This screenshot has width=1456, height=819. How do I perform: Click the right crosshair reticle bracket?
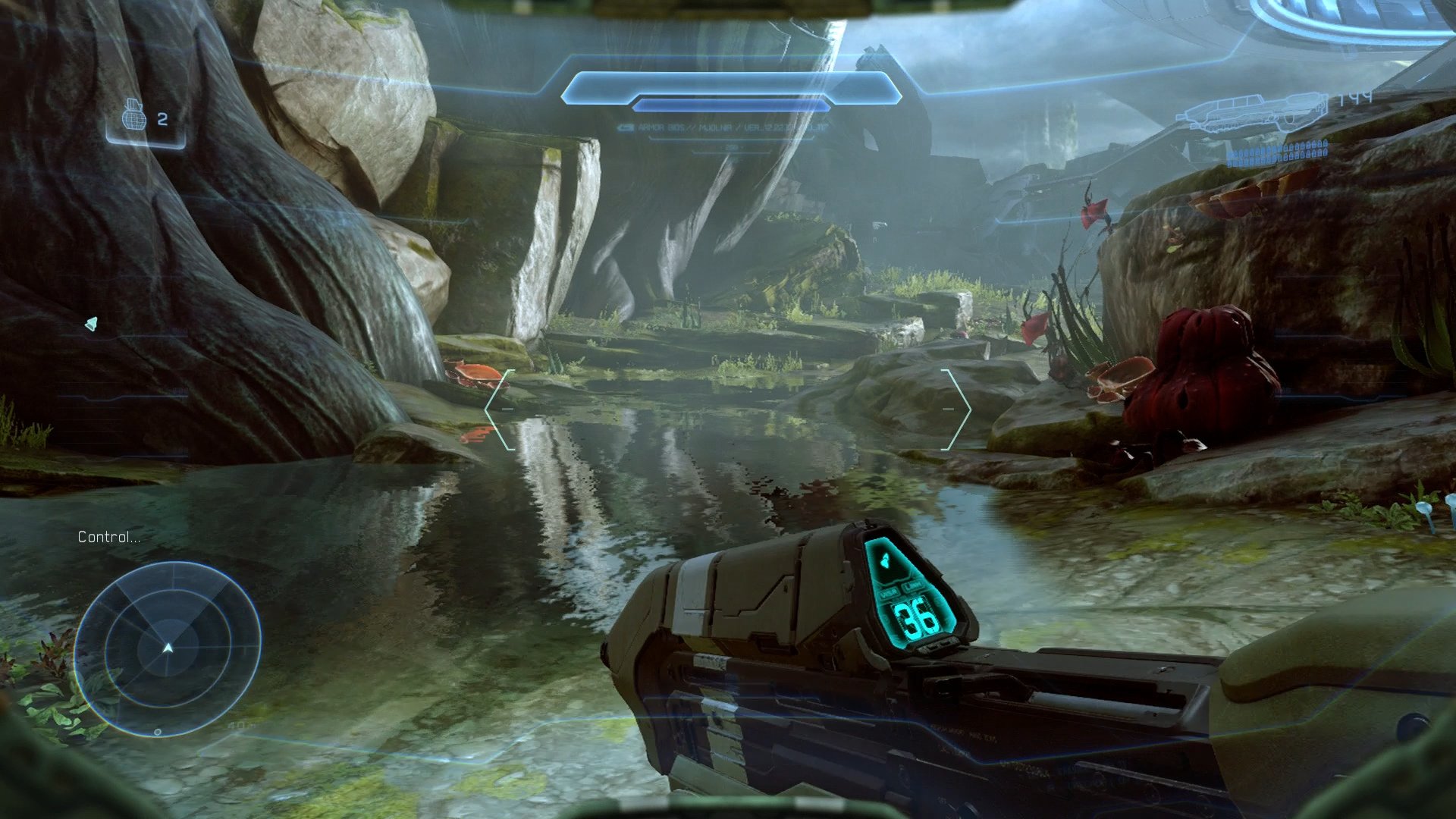pyautogui.click(x=959, y=409)
